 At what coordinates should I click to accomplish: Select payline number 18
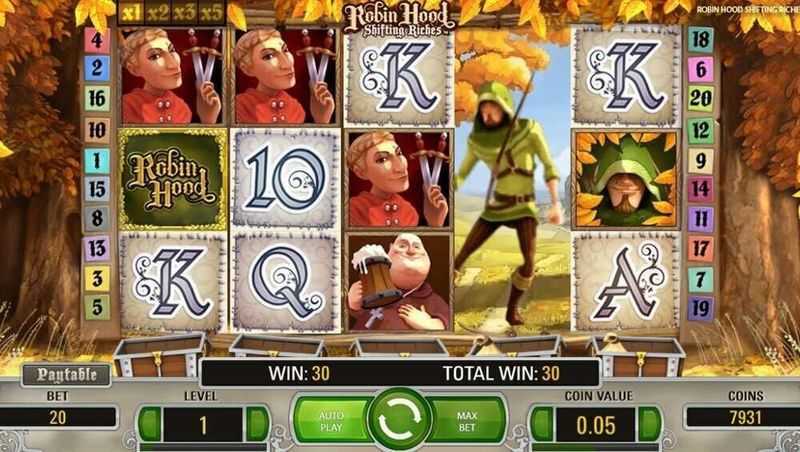point(701,41)
